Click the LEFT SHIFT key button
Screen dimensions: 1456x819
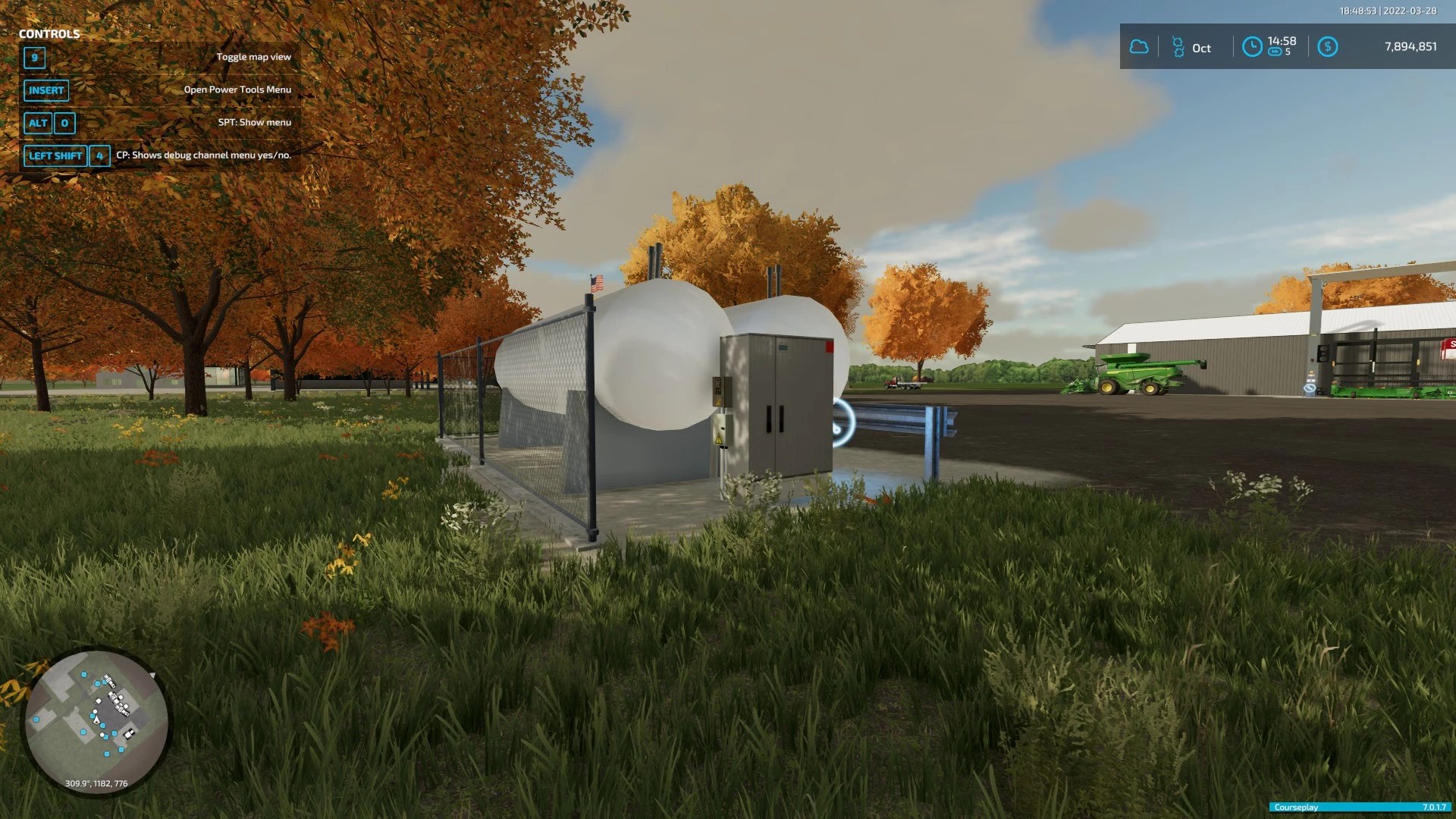(55, 155)
